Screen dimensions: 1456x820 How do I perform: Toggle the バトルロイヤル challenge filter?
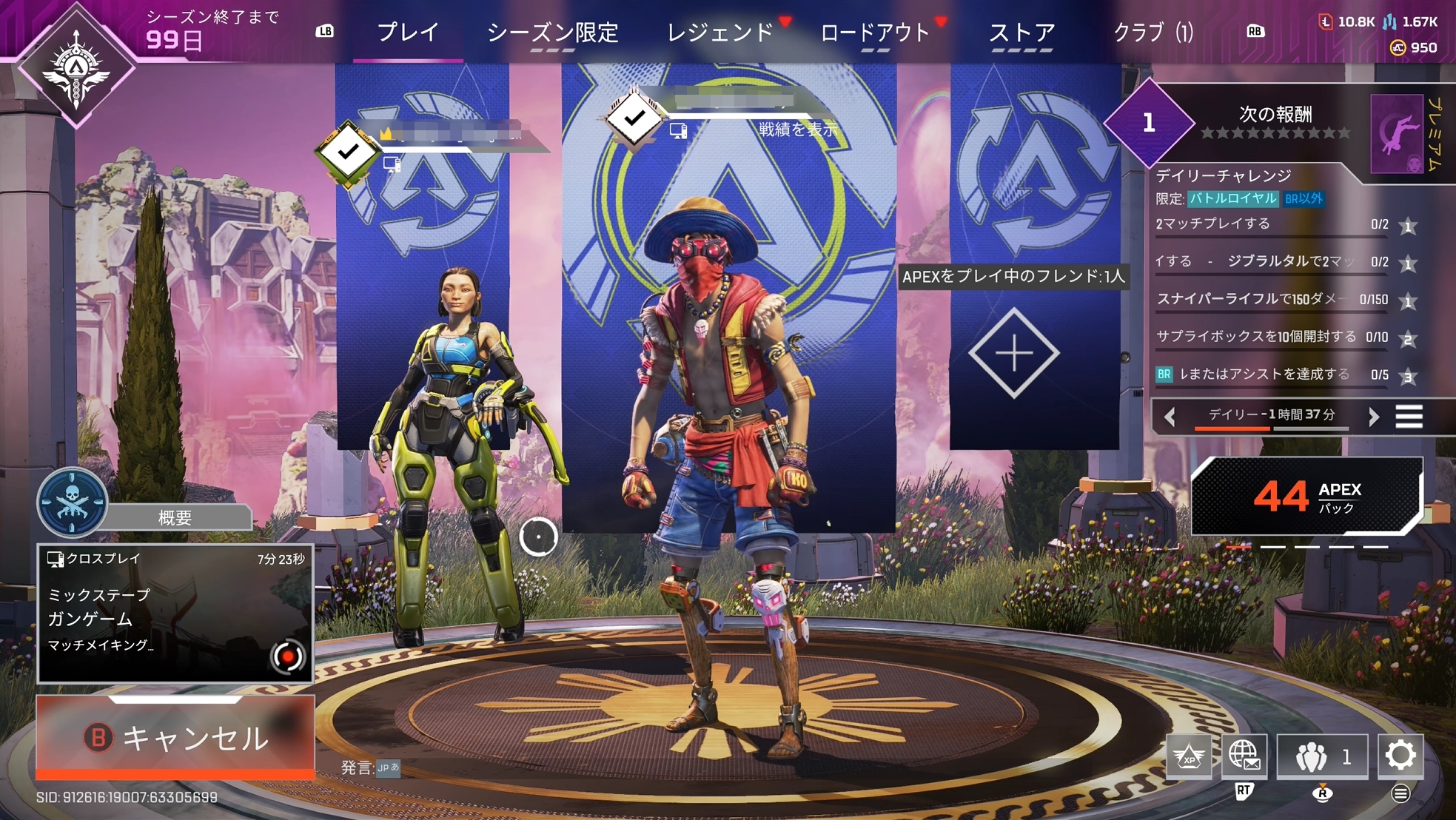click(x=1233, y=199)
